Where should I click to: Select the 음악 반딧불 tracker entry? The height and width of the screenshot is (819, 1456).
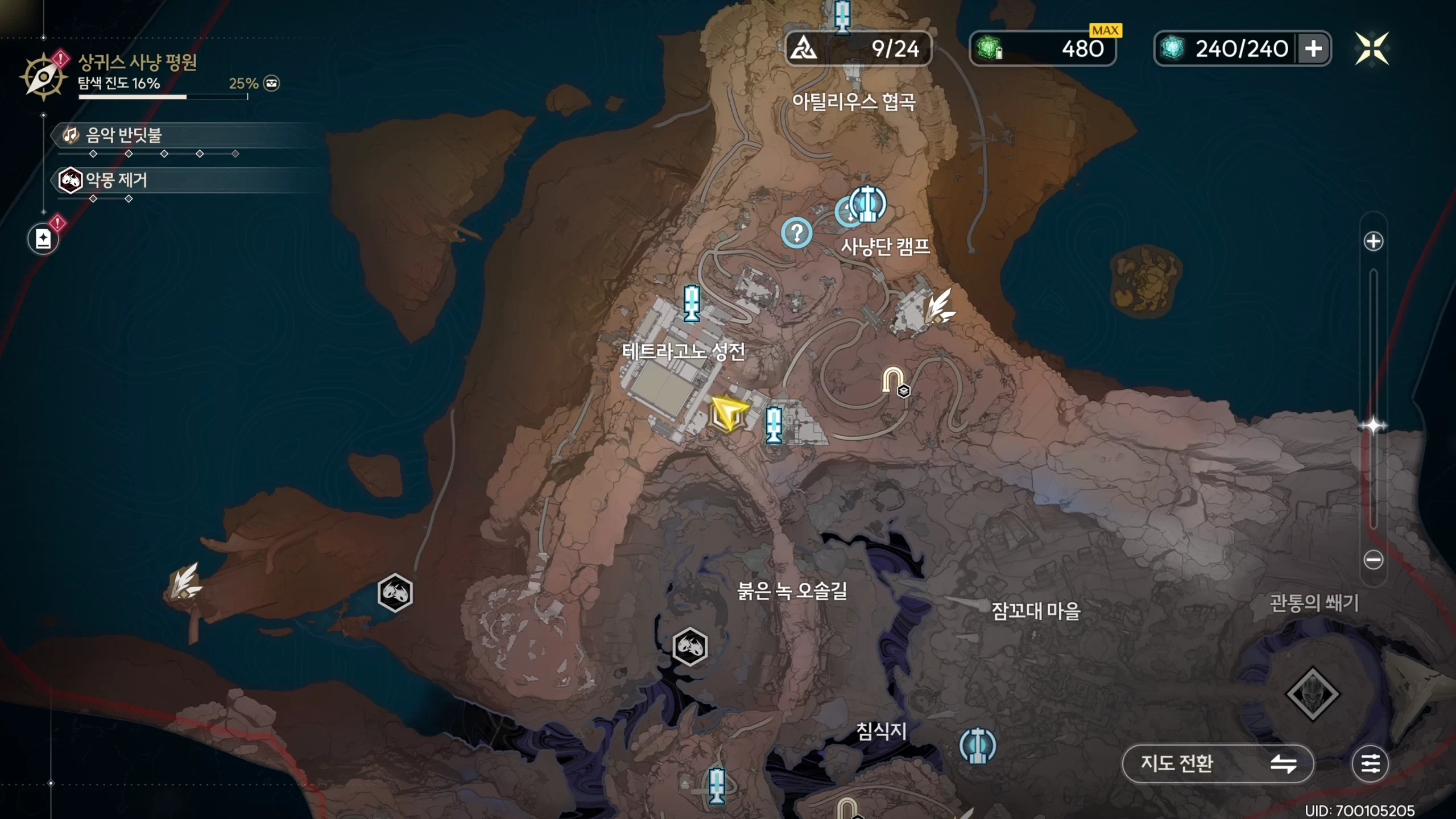tap(124, 135)
